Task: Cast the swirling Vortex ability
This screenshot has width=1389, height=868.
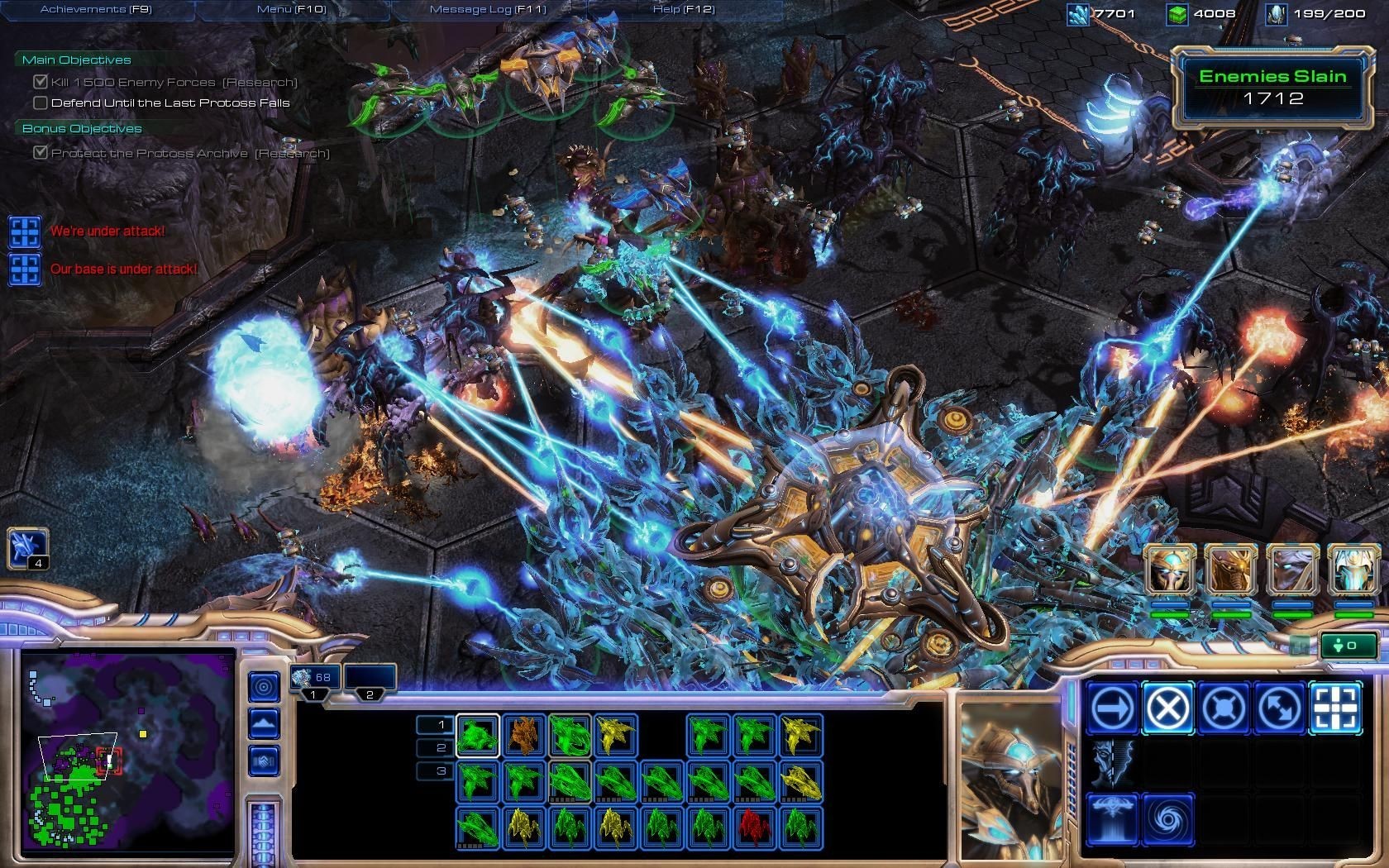Action: tap(1168, 819)
